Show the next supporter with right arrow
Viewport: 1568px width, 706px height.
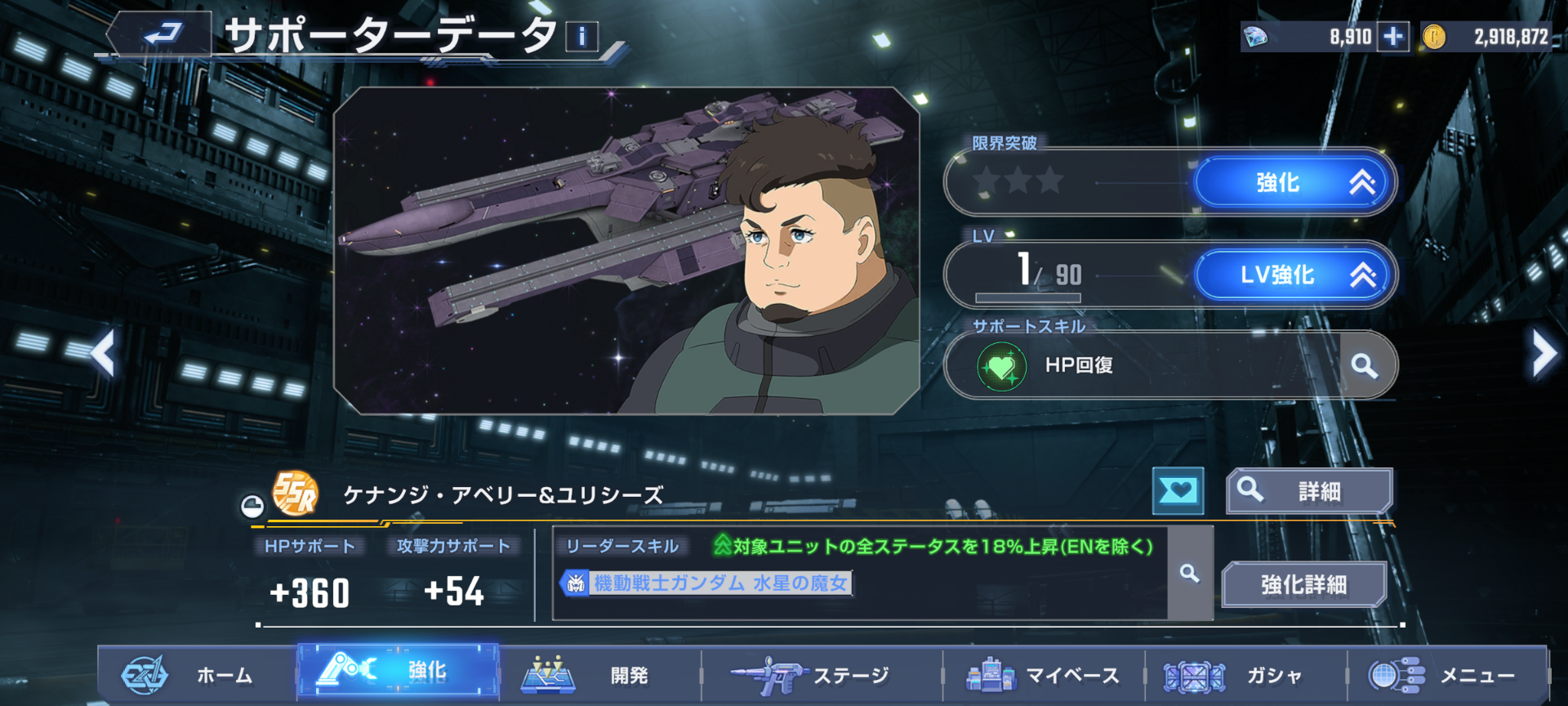pos(1543,354)
